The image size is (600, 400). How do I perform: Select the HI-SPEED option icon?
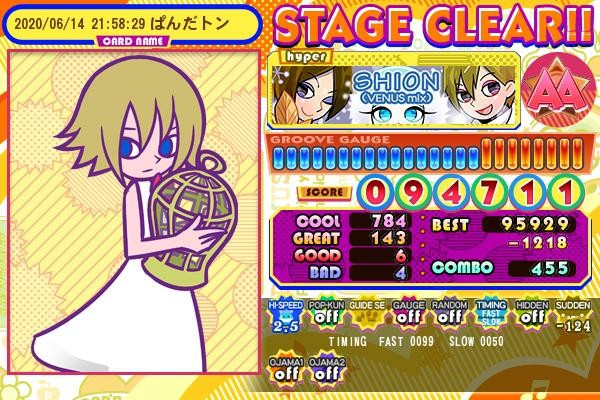pos(284,315)
